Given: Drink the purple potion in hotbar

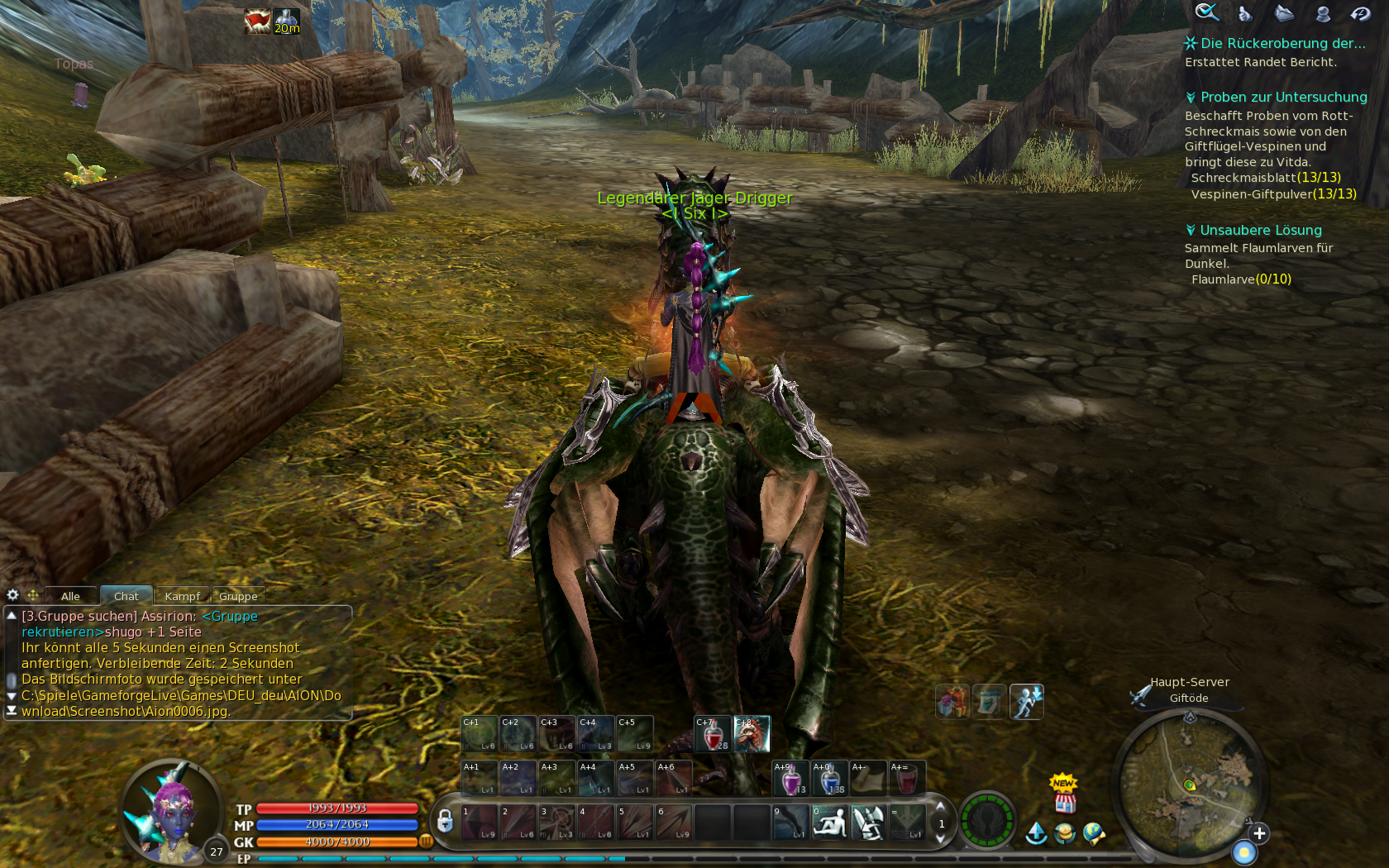Looking at the screenshot, I should point(790,779).
